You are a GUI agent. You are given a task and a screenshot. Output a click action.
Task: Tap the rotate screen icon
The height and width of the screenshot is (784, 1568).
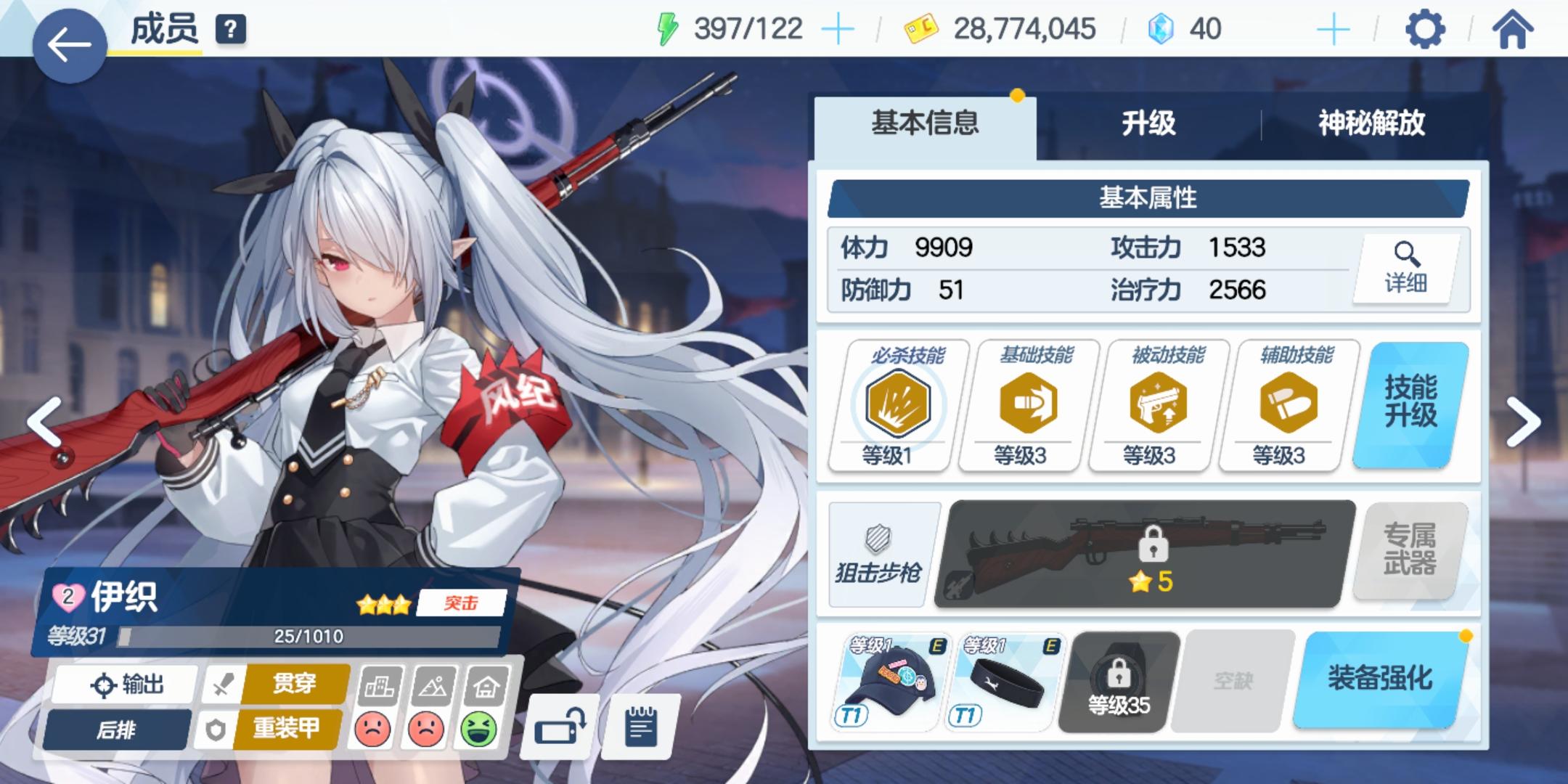point(560,727)
